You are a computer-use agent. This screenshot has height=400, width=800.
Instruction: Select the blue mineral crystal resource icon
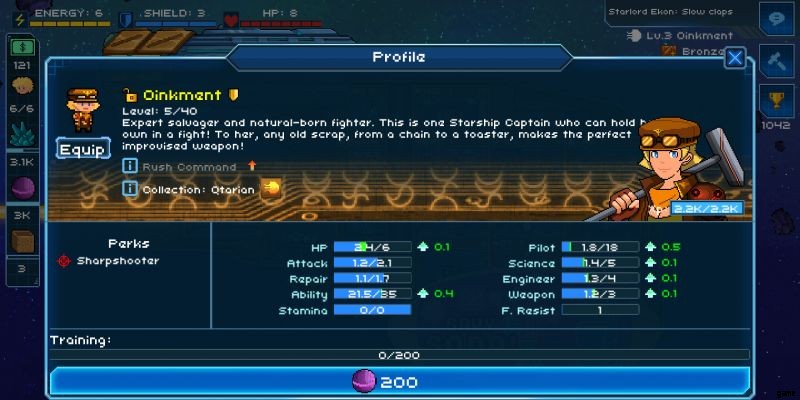(22, 135)
